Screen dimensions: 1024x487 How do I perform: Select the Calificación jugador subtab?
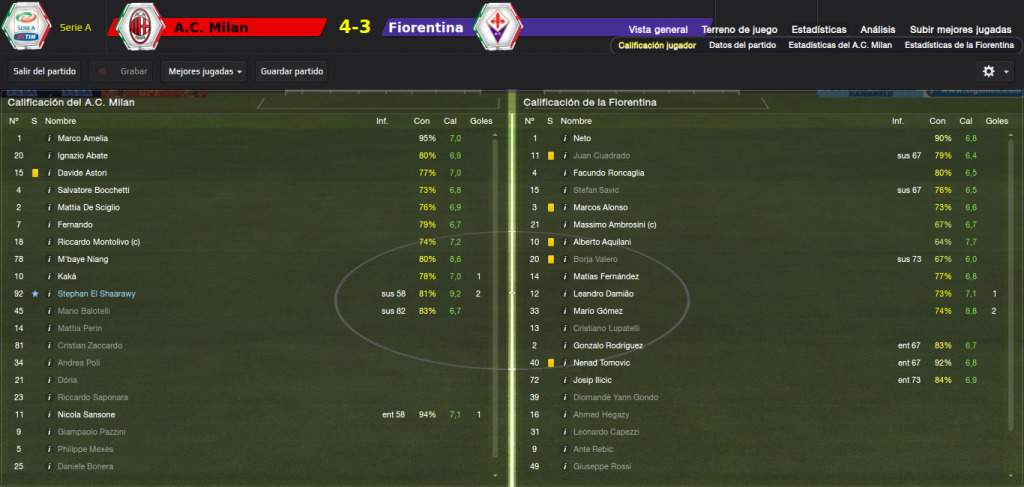click(658, 46)
